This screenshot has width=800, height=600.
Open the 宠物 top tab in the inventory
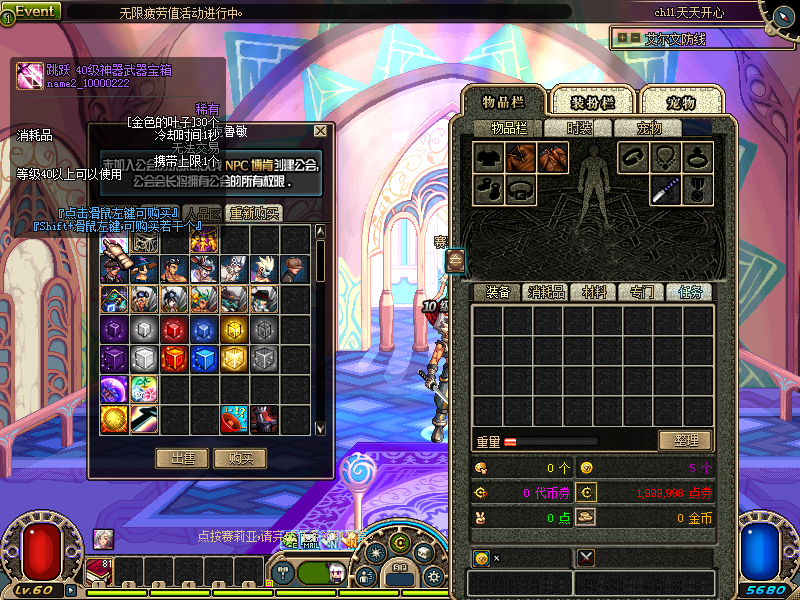tap(681, 102)
